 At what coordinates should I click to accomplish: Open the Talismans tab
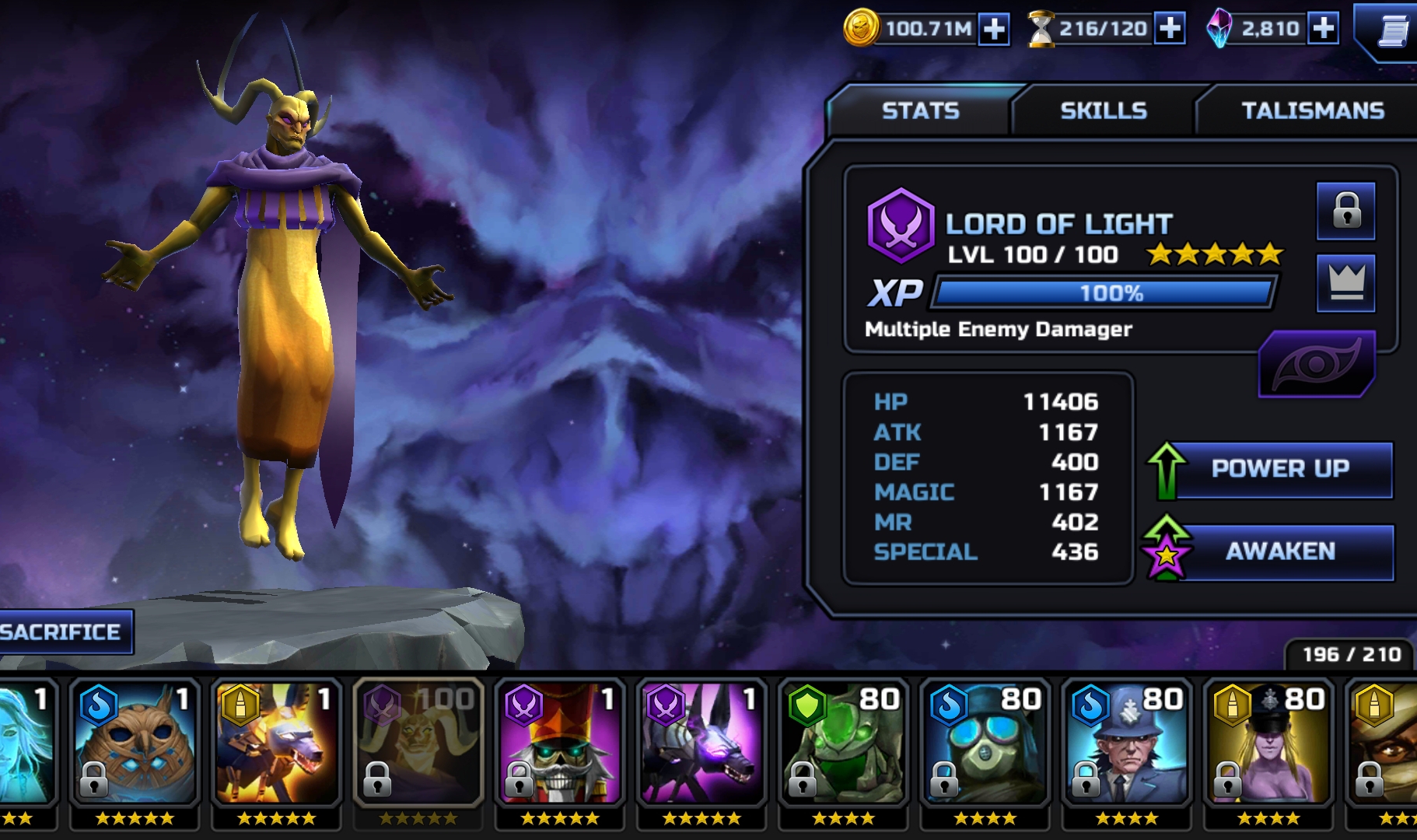pyautogui.click(x=1312, y=111)
